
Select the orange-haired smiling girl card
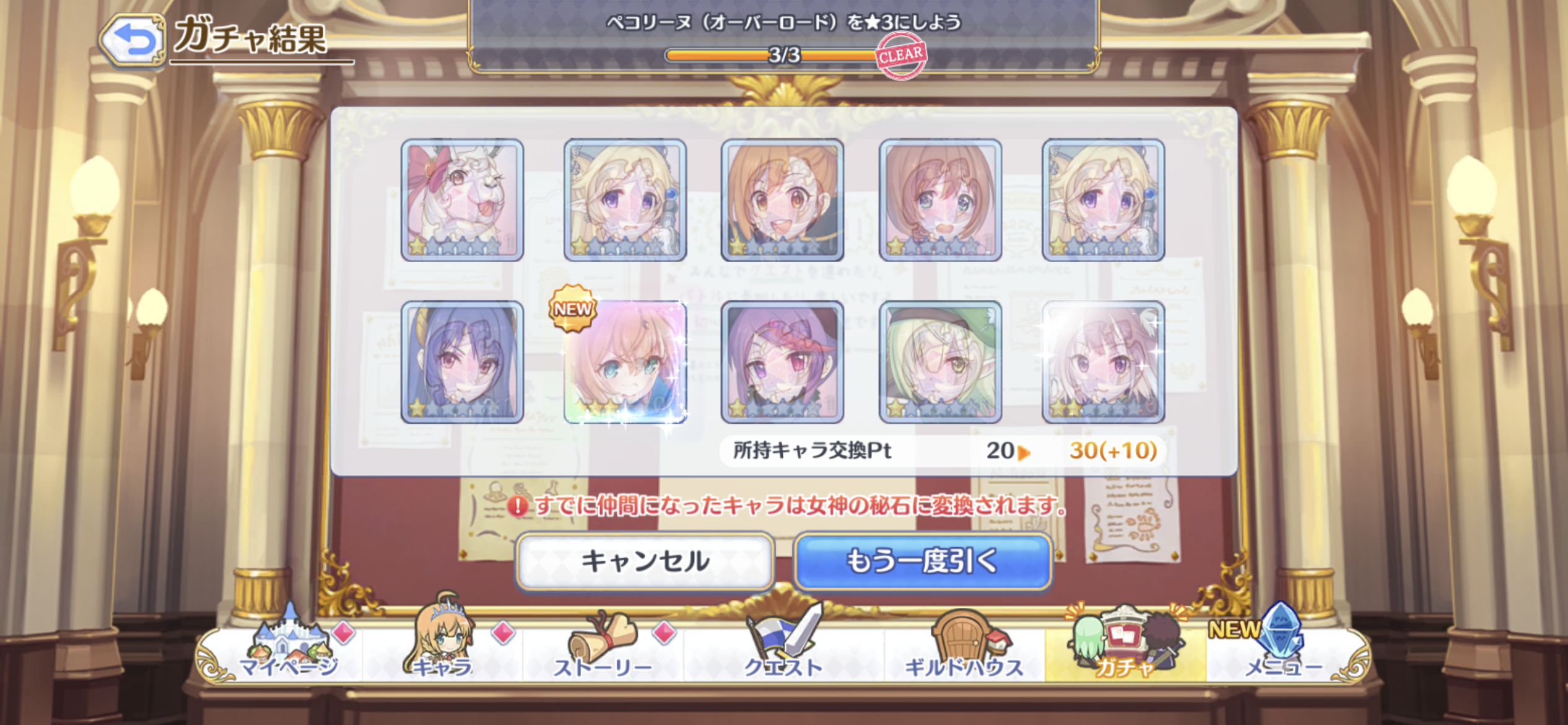coord(782,200)
